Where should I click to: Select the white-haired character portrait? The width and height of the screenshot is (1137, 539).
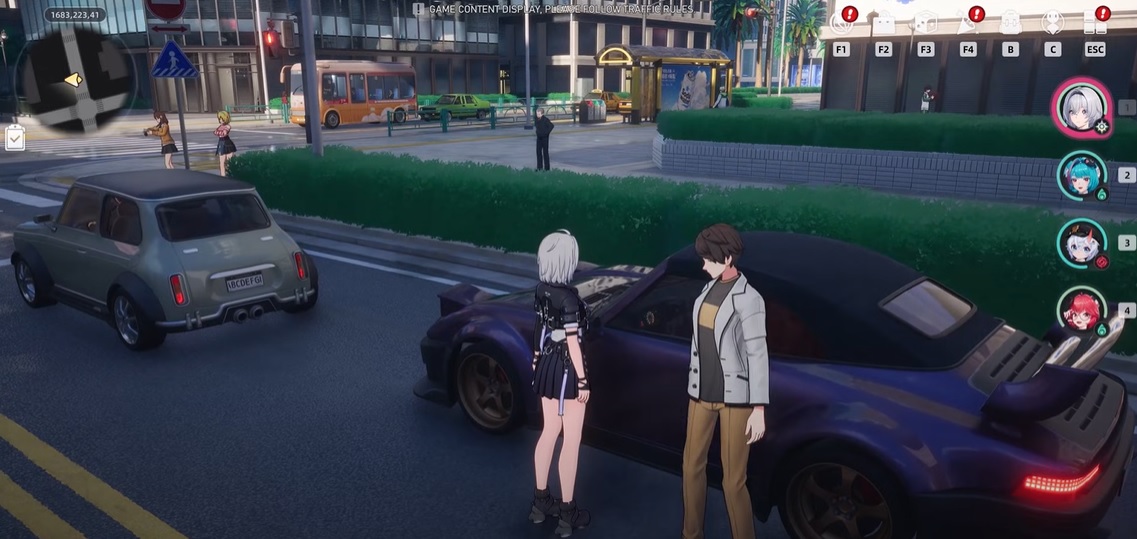coord(1081,107)
